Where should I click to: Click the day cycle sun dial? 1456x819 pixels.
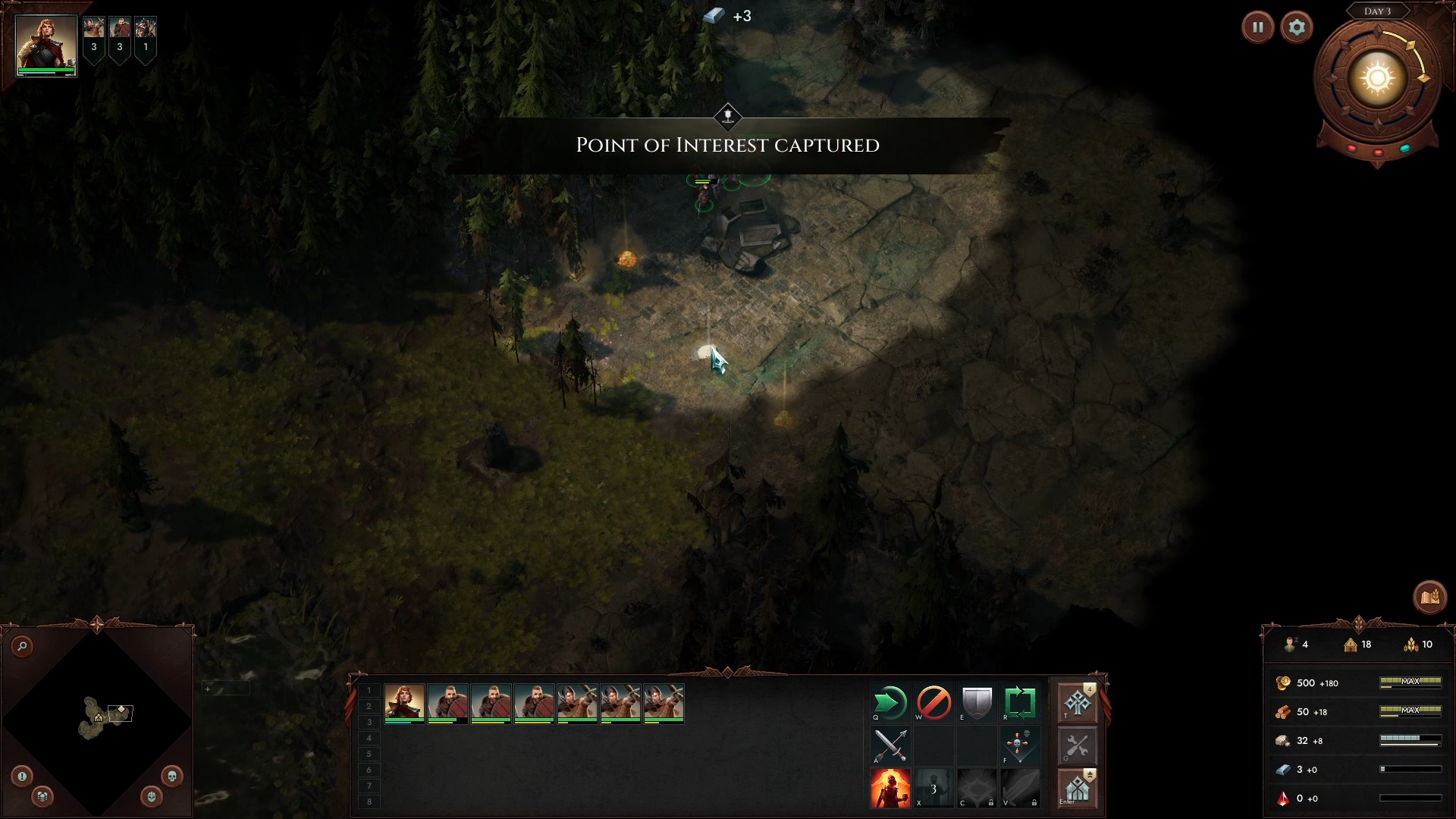pos(1377,79)
